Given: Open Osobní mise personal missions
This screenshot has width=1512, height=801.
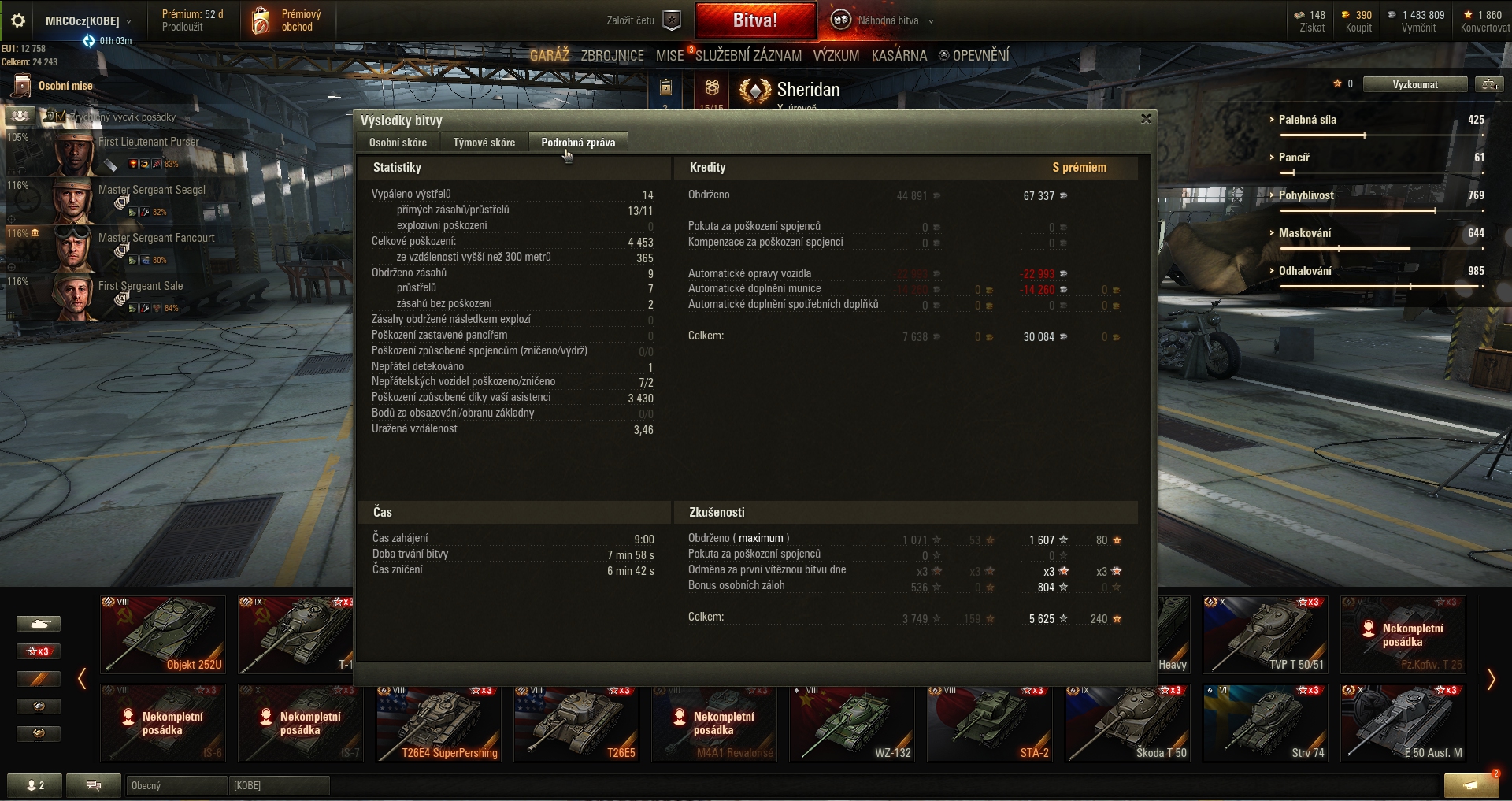Looking at the screenshot, I should pos(54,86).
